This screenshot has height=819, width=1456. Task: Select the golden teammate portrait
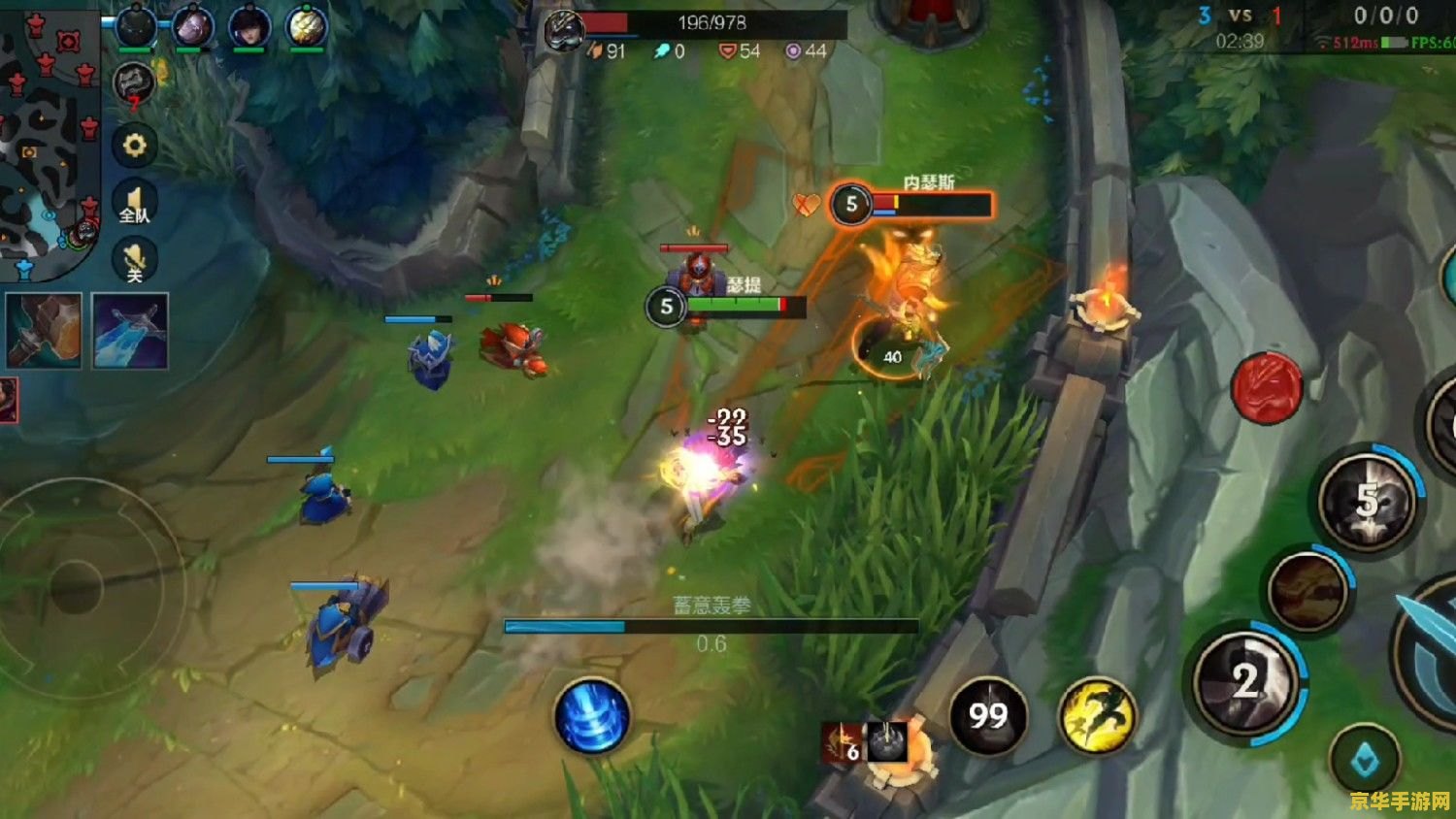pyautogui.click(x=306, y=27)
